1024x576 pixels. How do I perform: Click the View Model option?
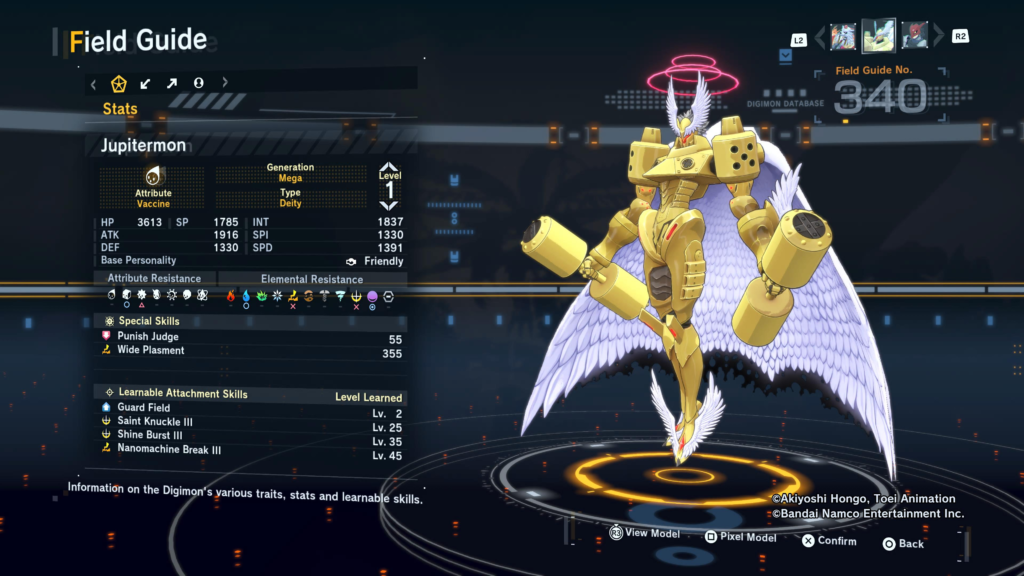645,534
